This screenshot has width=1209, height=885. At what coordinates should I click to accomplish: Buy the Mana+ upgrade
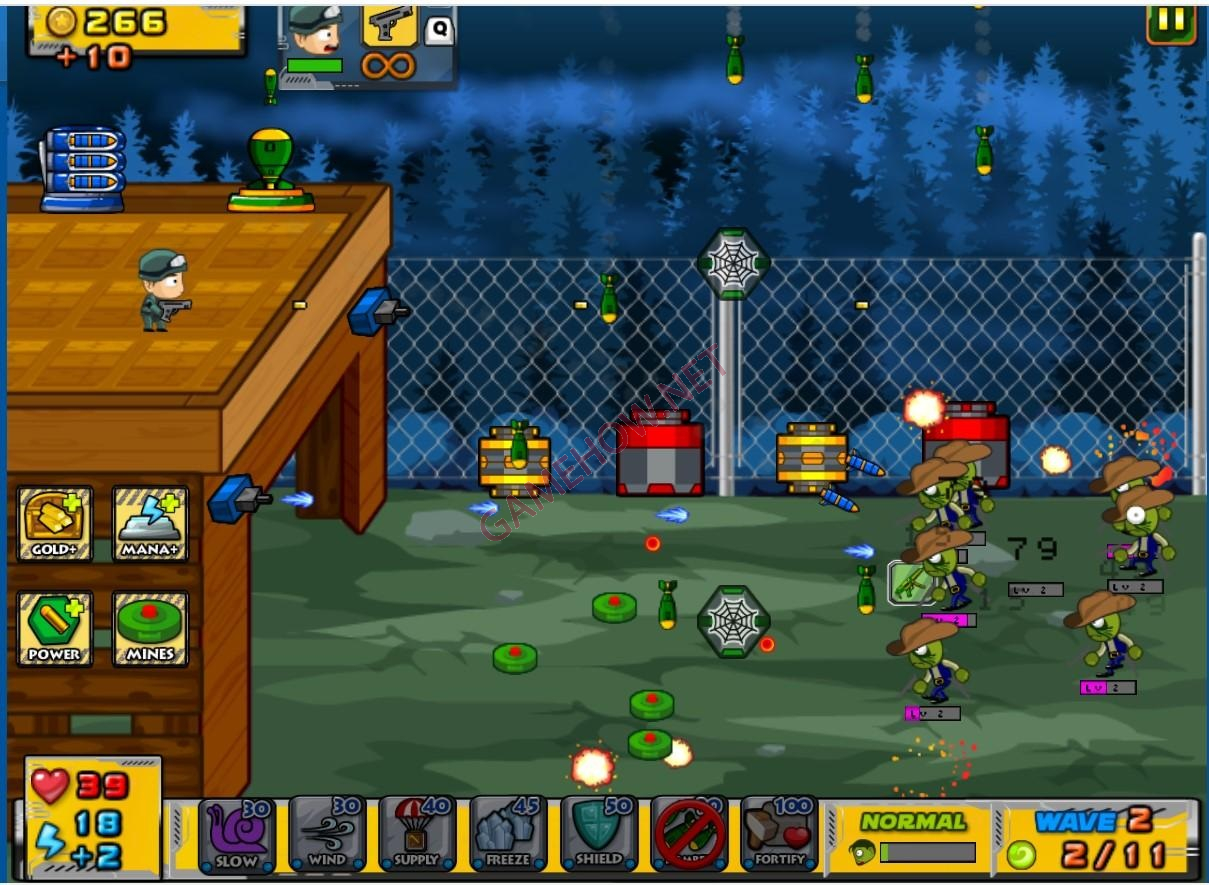pos(150,523)
